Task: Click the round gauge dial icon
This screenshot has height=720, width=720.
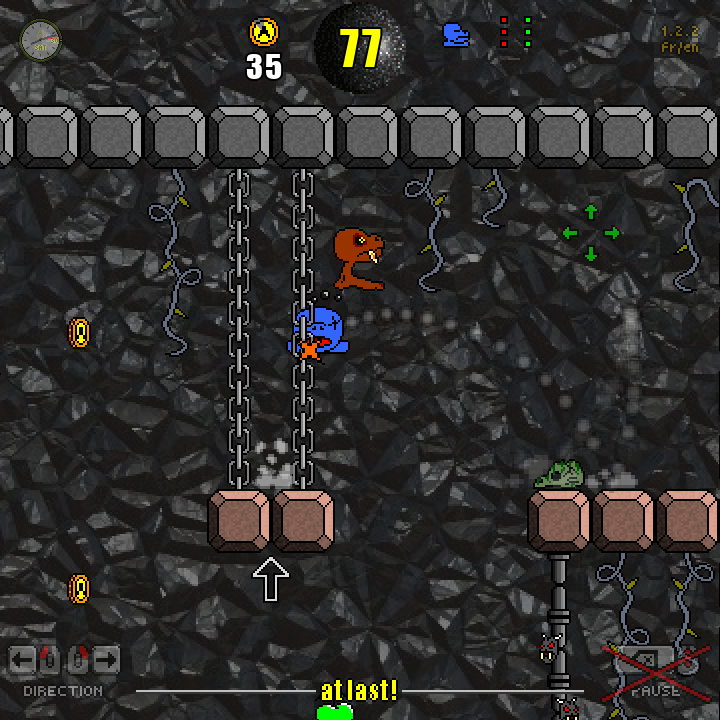Action: [x=41, y=40]
